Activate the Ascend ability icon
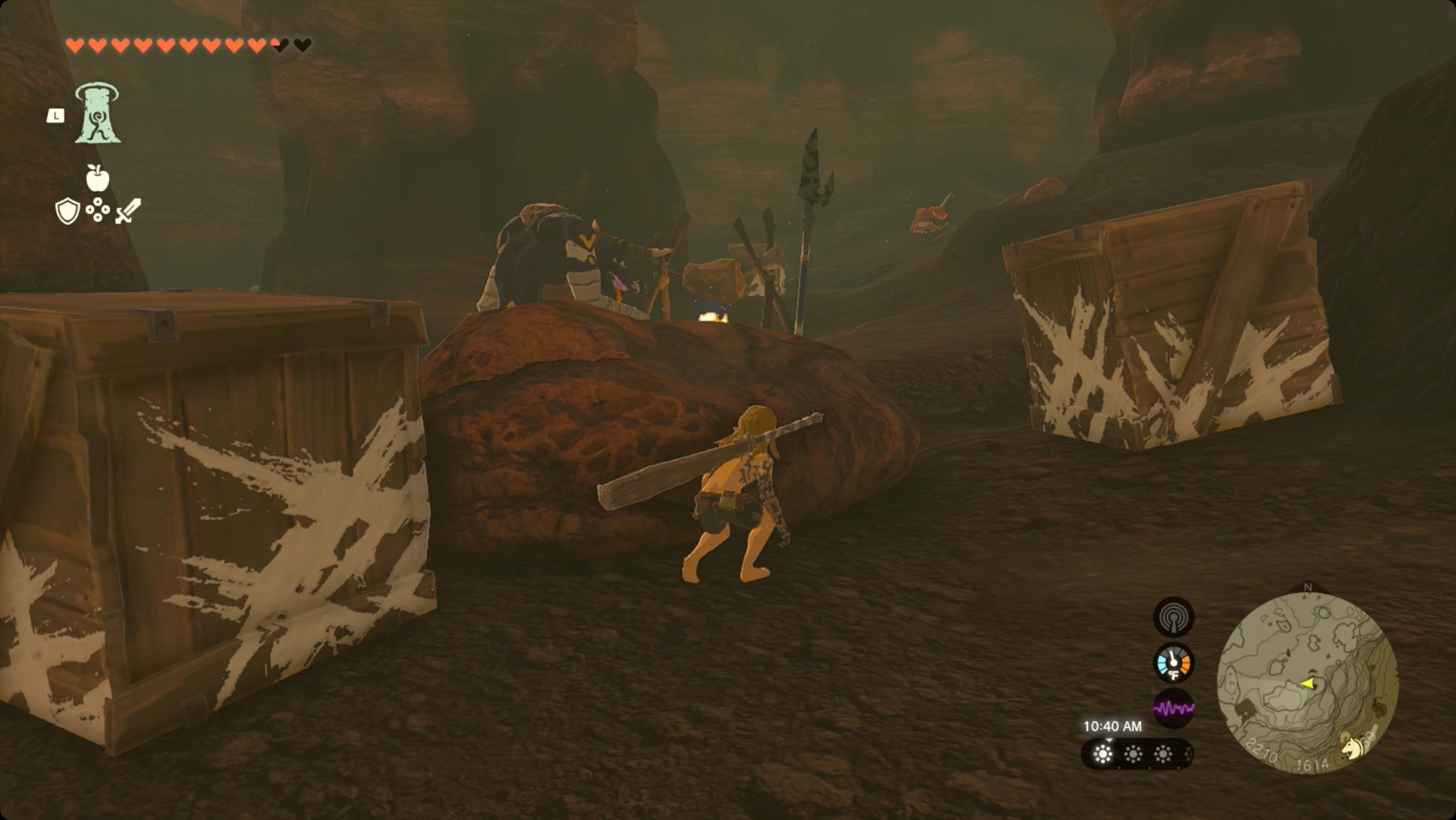1456x820 pixels. click(x=97, y=114)
